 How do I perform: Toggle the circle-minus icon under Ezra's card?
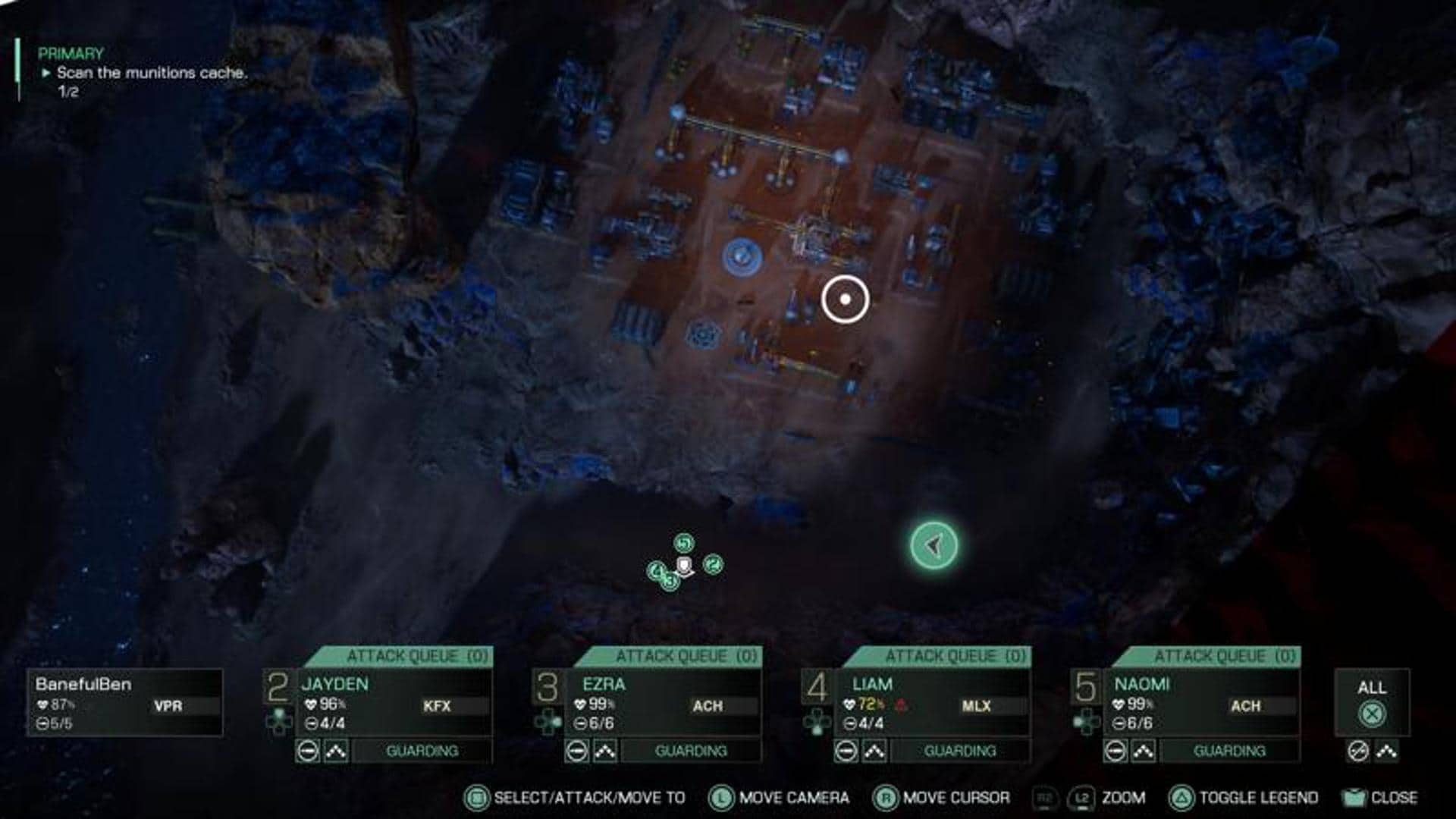[577, 752]
